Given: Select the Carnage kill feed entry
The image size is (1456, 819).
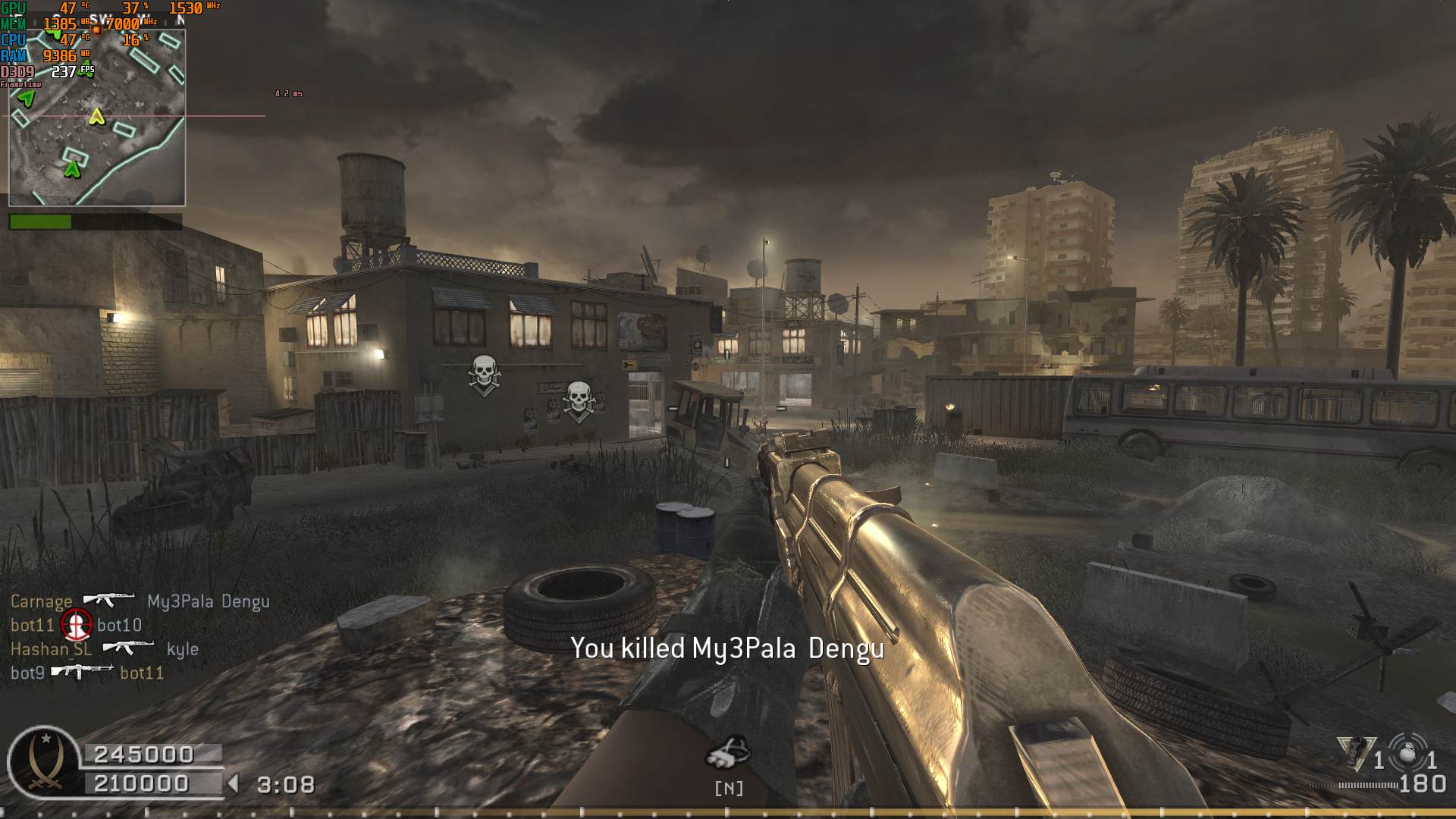Looking at the screenshot, I should pyautogui.click(x=140, y=601).
